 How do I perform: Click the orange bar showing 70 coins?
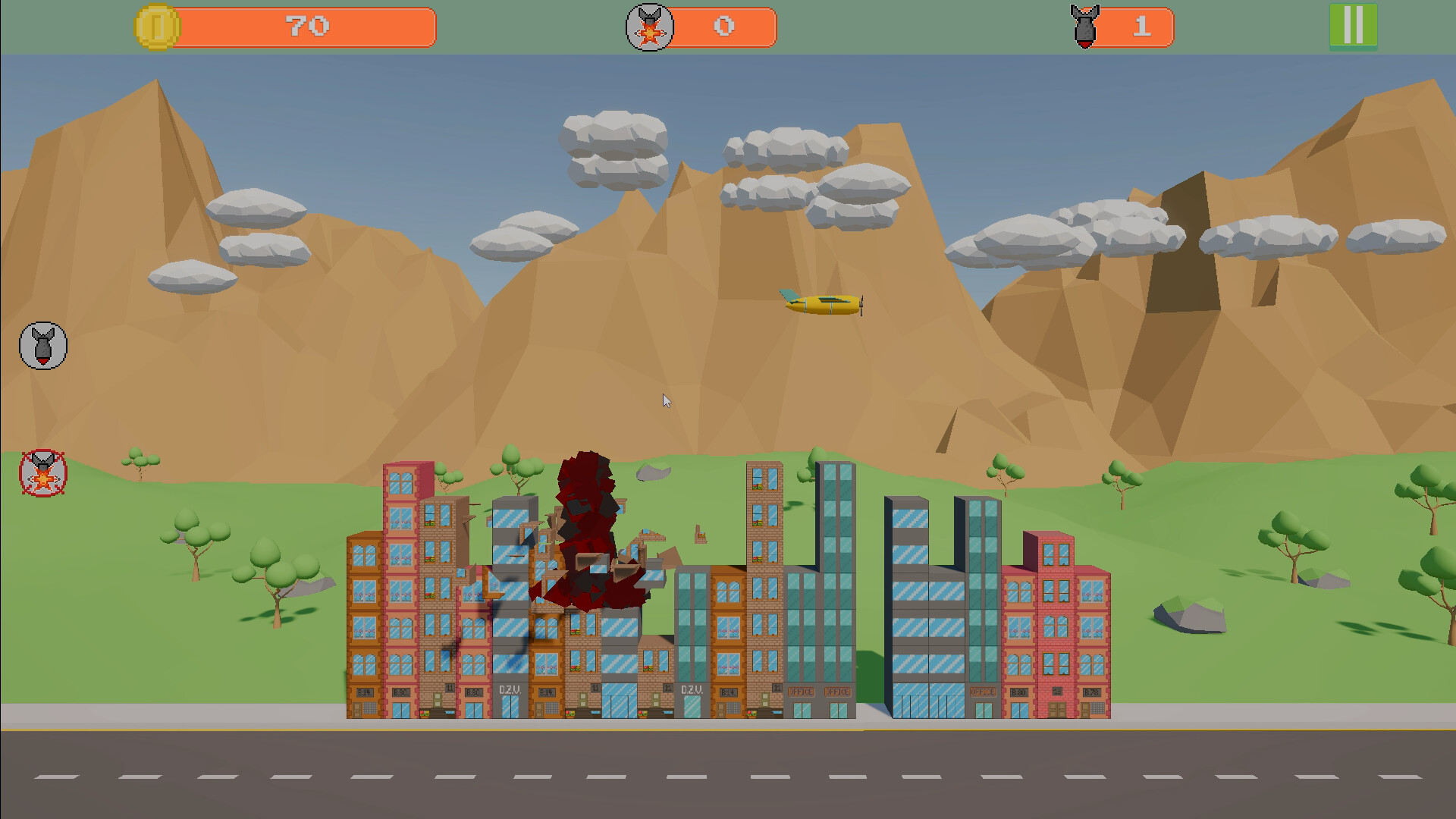coord(303,27)
